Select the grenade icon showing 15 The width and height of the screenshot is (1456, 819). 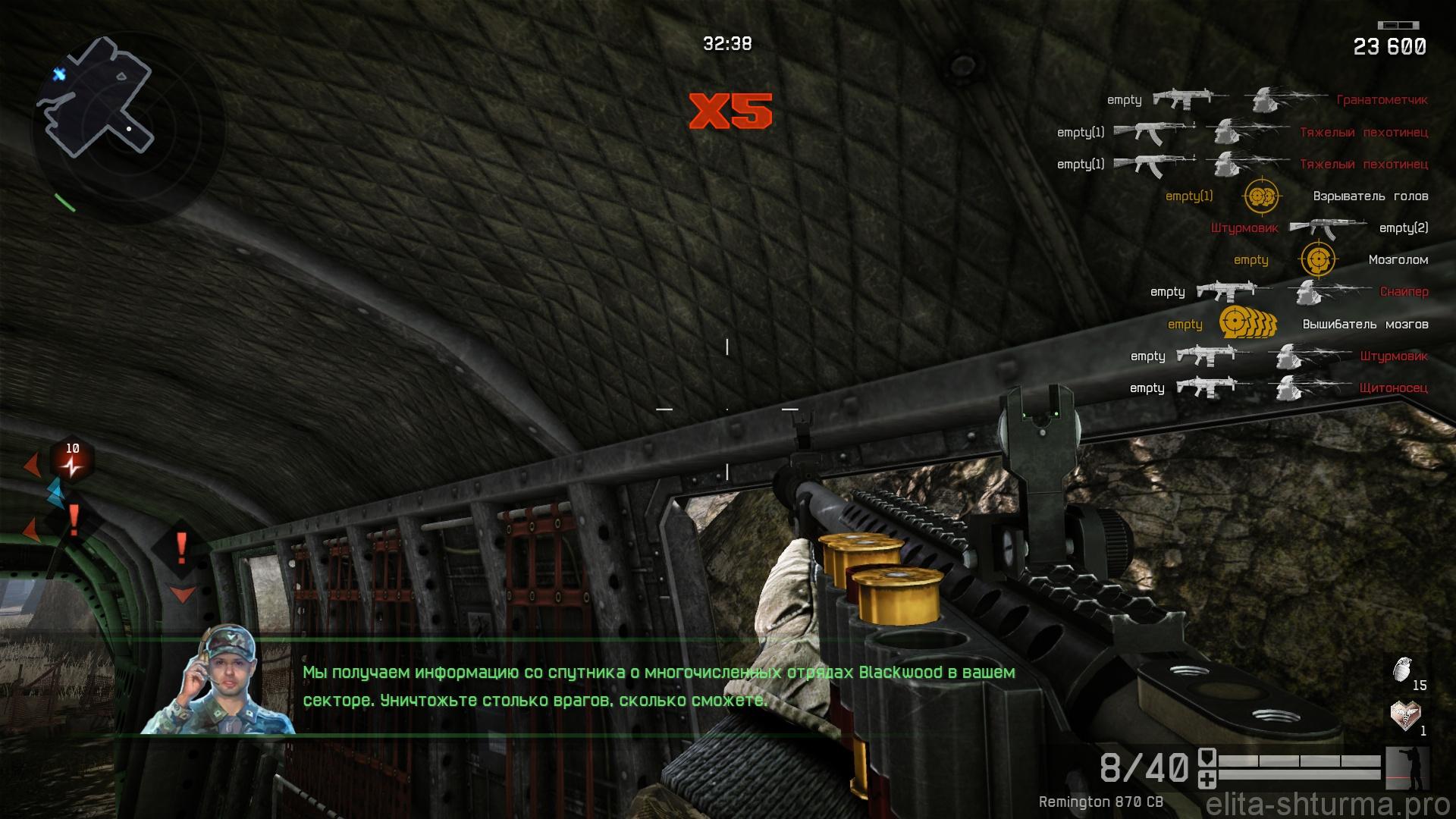(1402, 669)
